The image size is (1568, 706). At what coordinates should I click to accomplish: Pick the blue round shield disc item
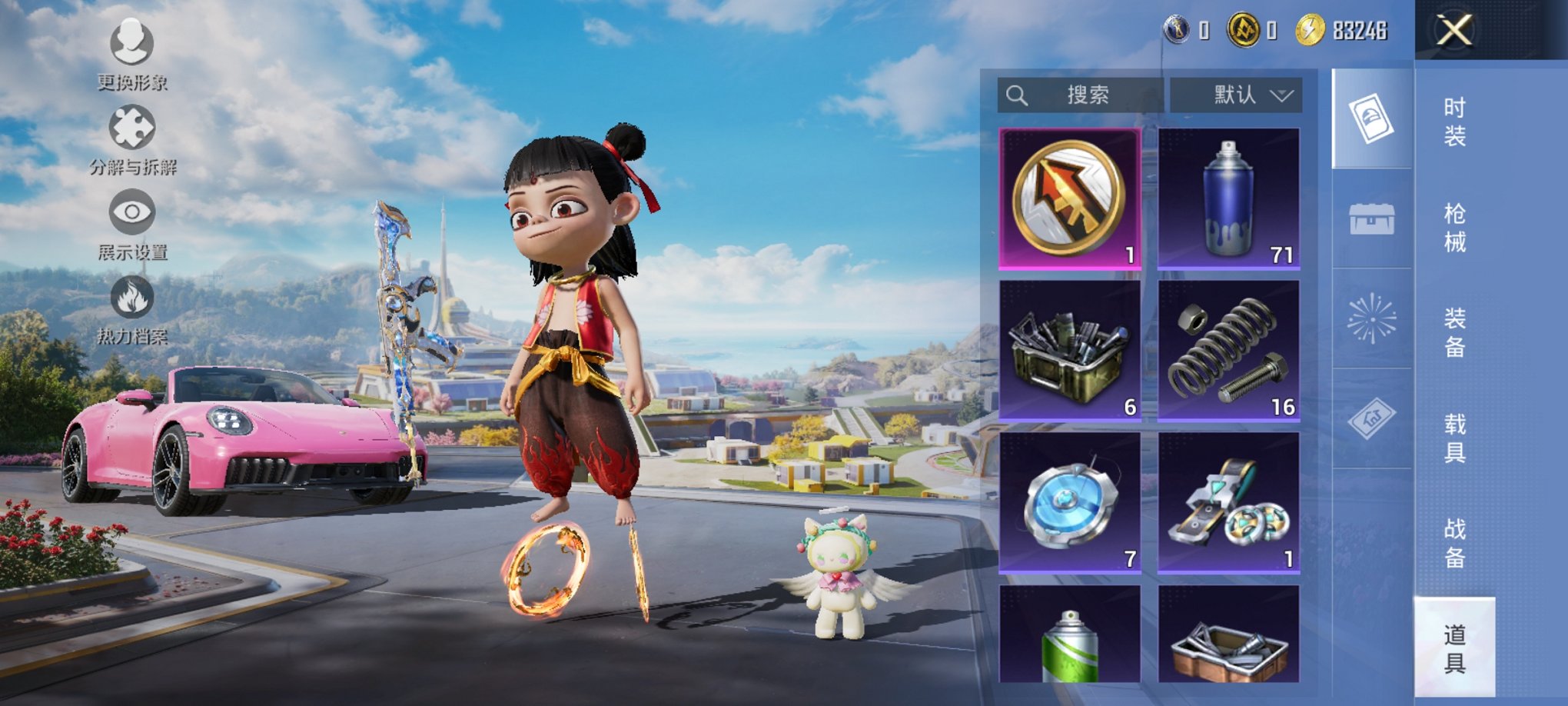1069,502
